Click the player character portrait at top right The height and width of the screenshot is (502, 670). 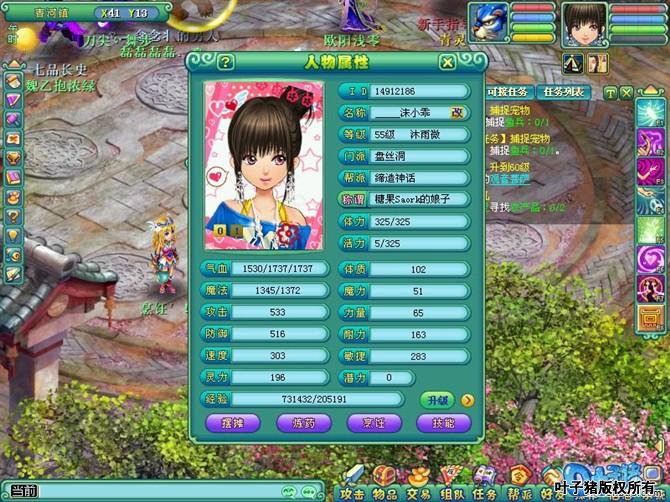click(585, 24)
